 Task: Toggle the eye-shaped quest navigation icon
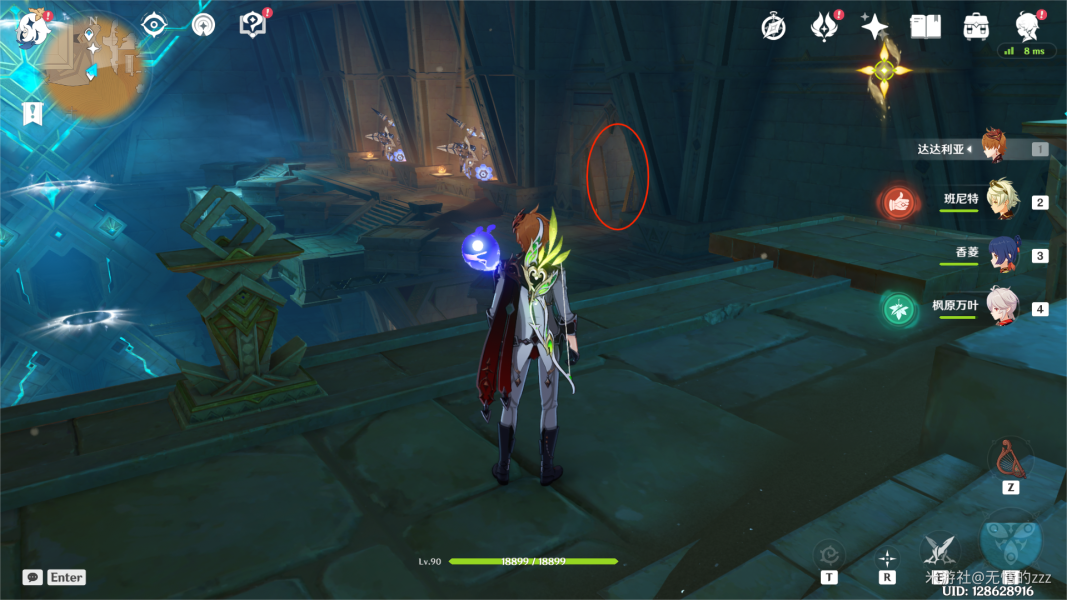[153, 25]
